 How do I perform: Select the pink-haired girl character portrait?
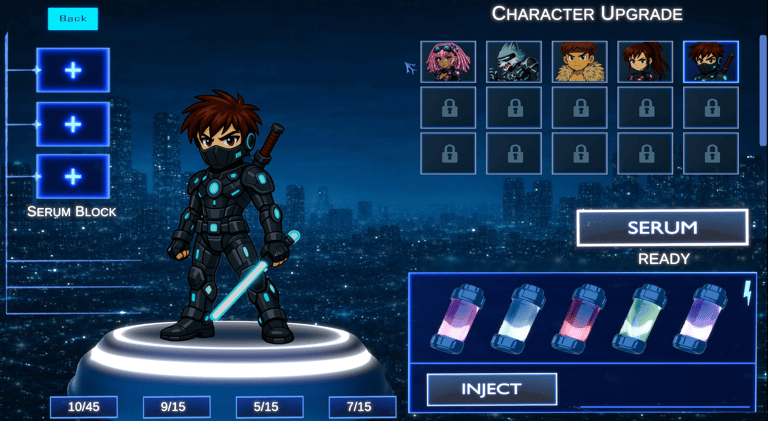click(x=448, y=62)
